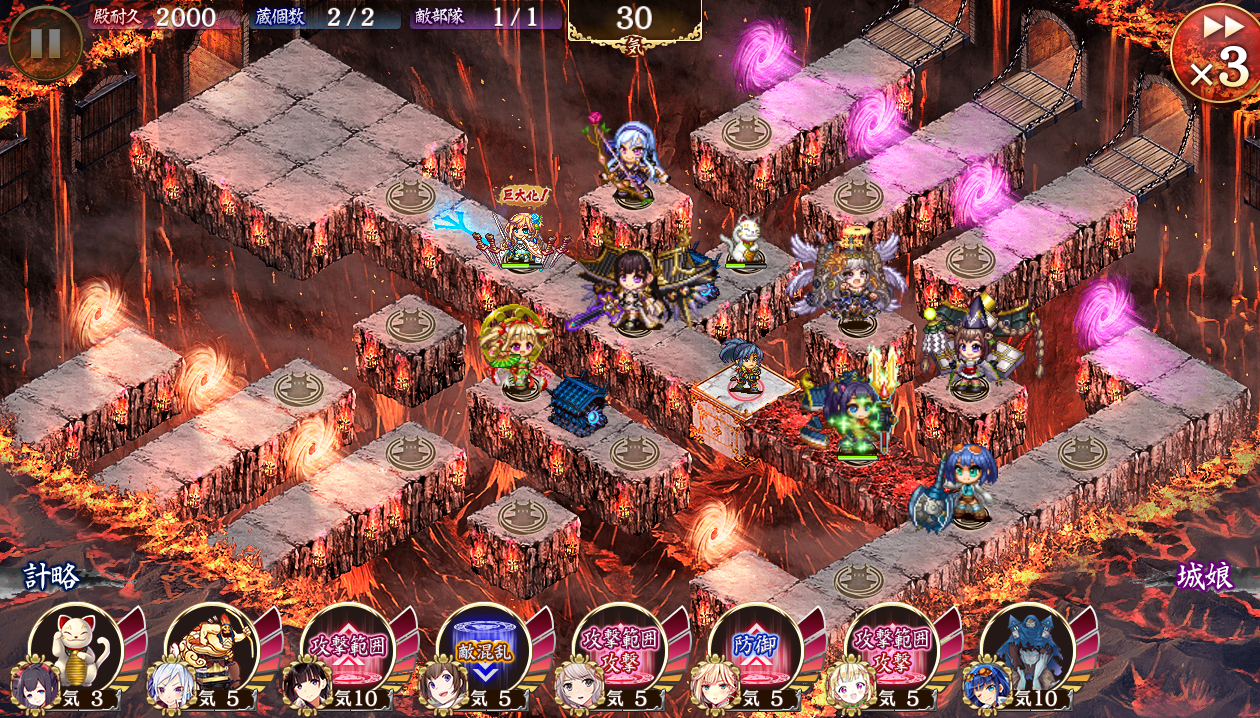This screenshot has width=1260, height=718.
Task: Switch to the 計略 stratagem list
Action: (x=52, y=577)
